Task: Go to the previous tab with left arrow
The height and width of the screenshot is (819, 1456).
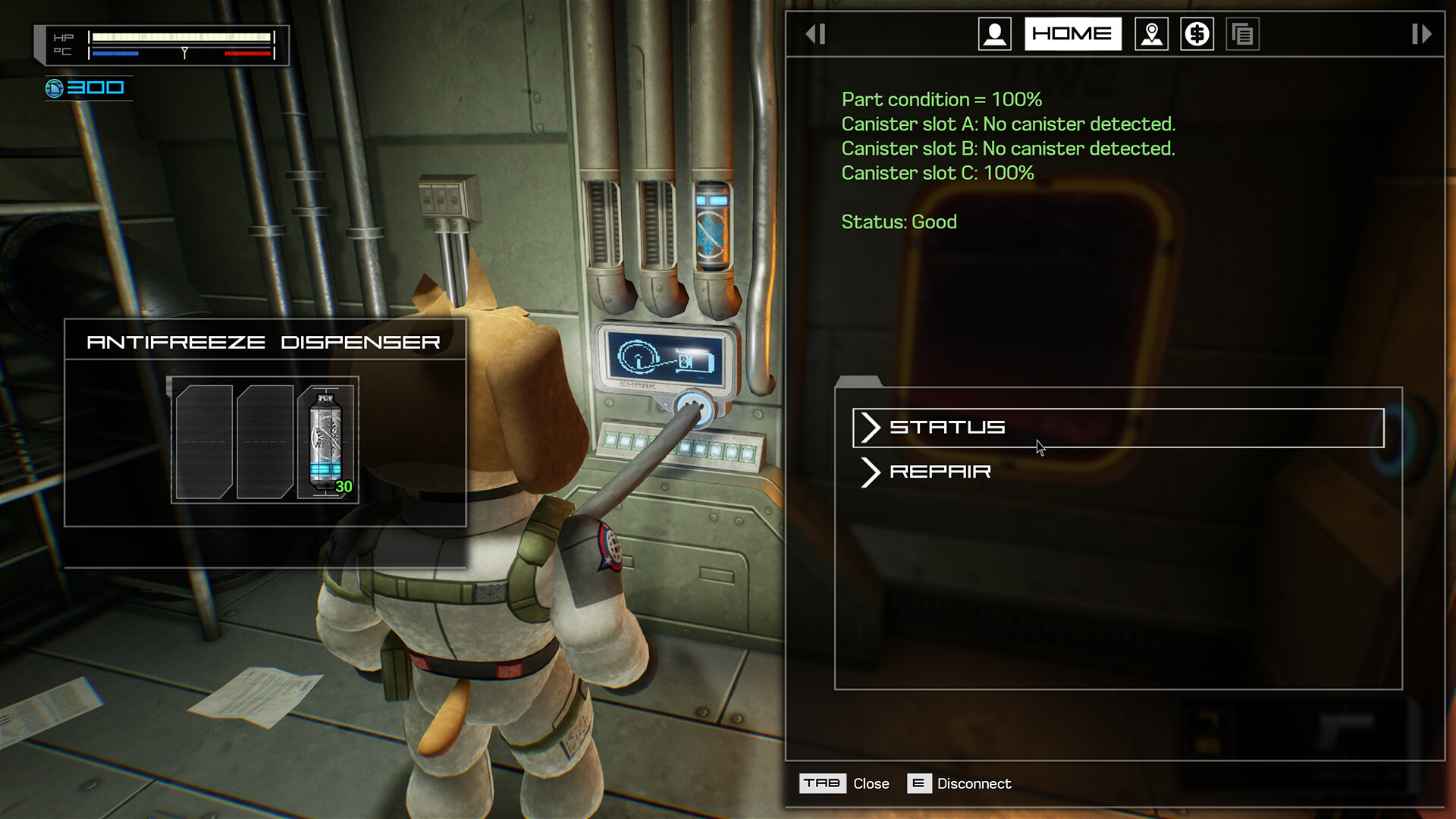Action: click(x=815, y=34)
